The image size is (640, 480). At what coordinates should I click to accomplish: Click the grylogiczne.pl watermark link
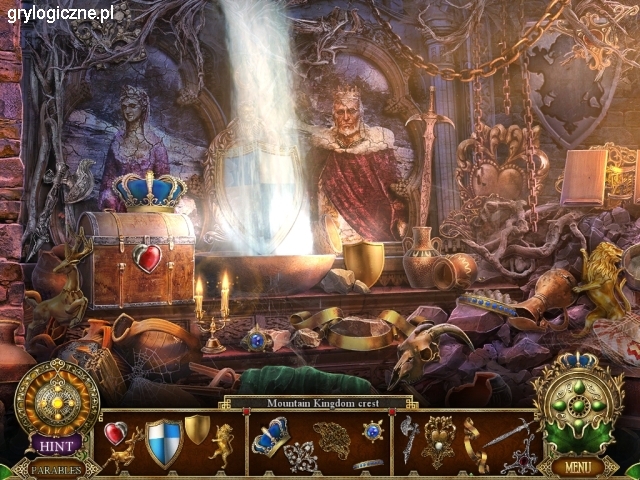60,13
